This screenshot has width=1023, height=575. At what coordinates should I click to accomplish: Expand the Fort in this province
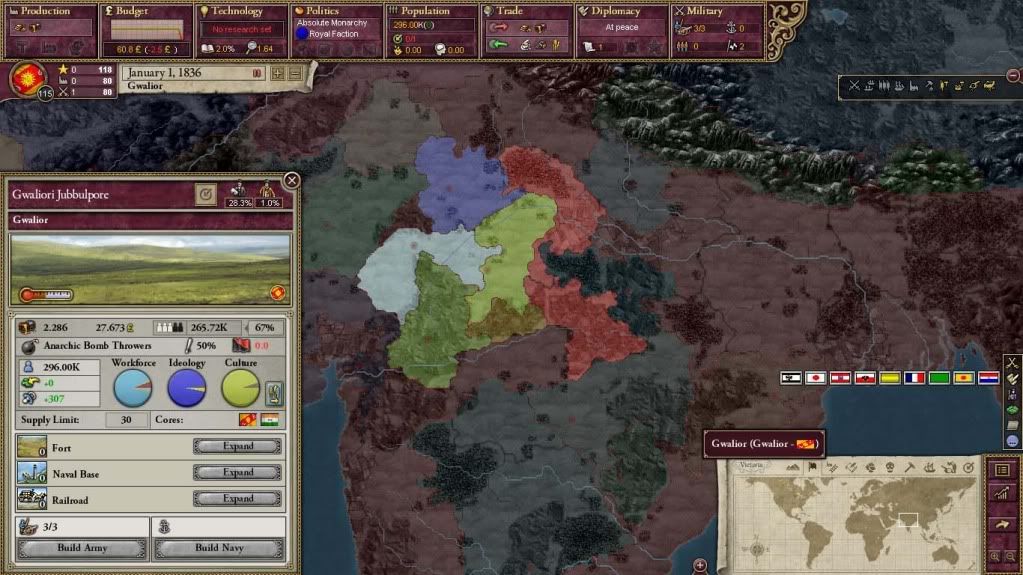[x=237, y=446]
